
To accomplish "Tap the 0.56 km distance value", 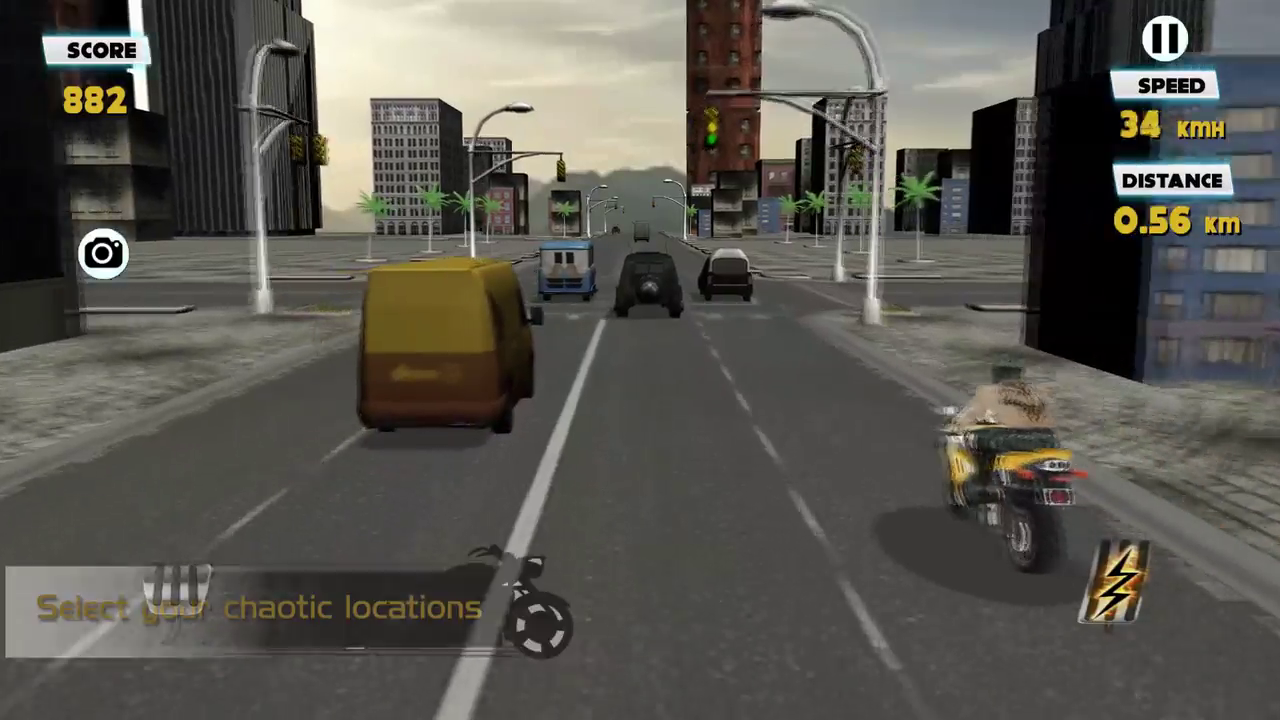I will 1175,222.
